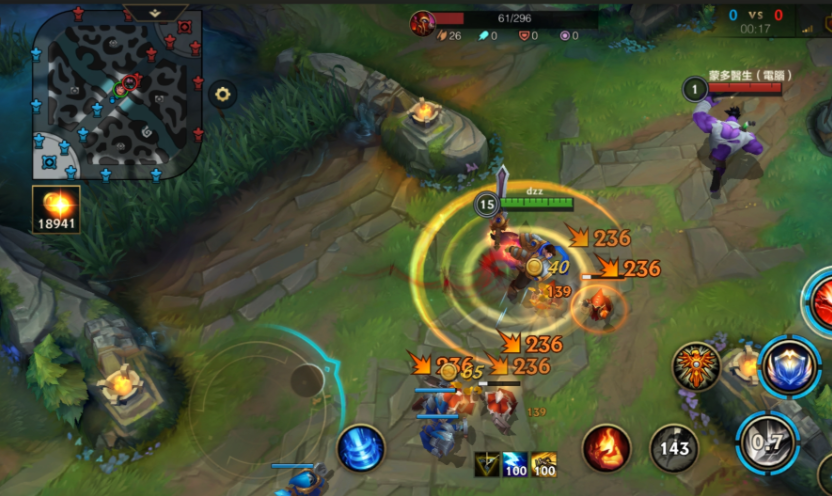Activate the Ignite flame summoner spell
832x496 pixels.
pos(606,448)
